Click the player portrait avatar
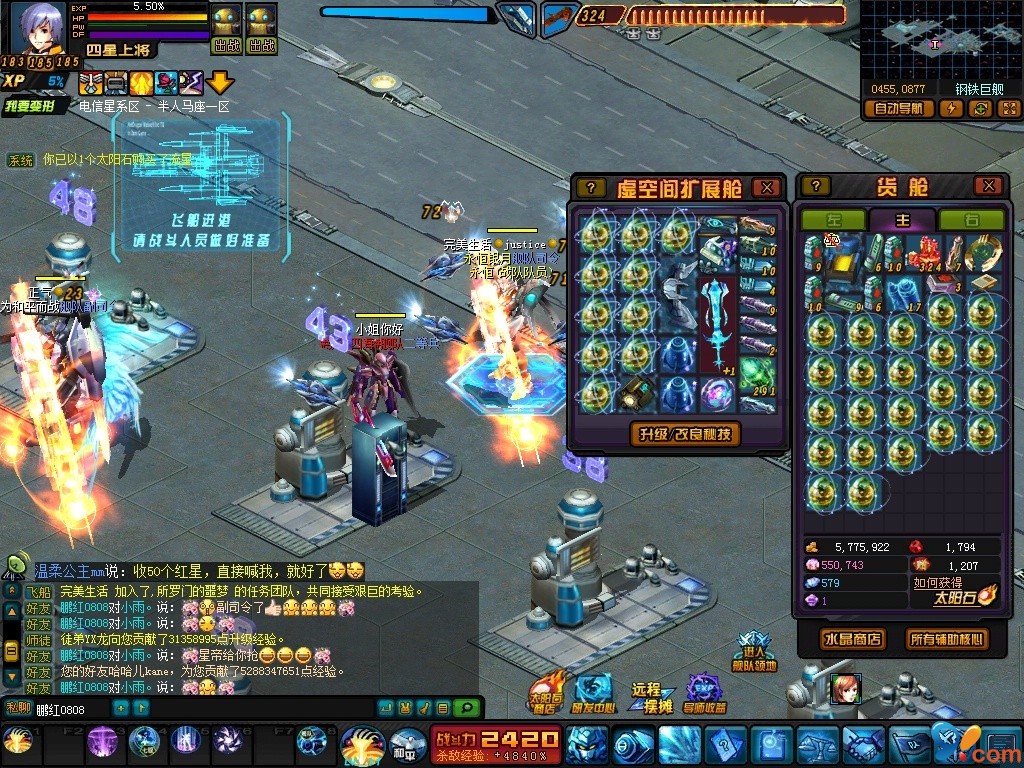Image resolution: width=1024 pixels, height=768 pixels. pos(38,28)
